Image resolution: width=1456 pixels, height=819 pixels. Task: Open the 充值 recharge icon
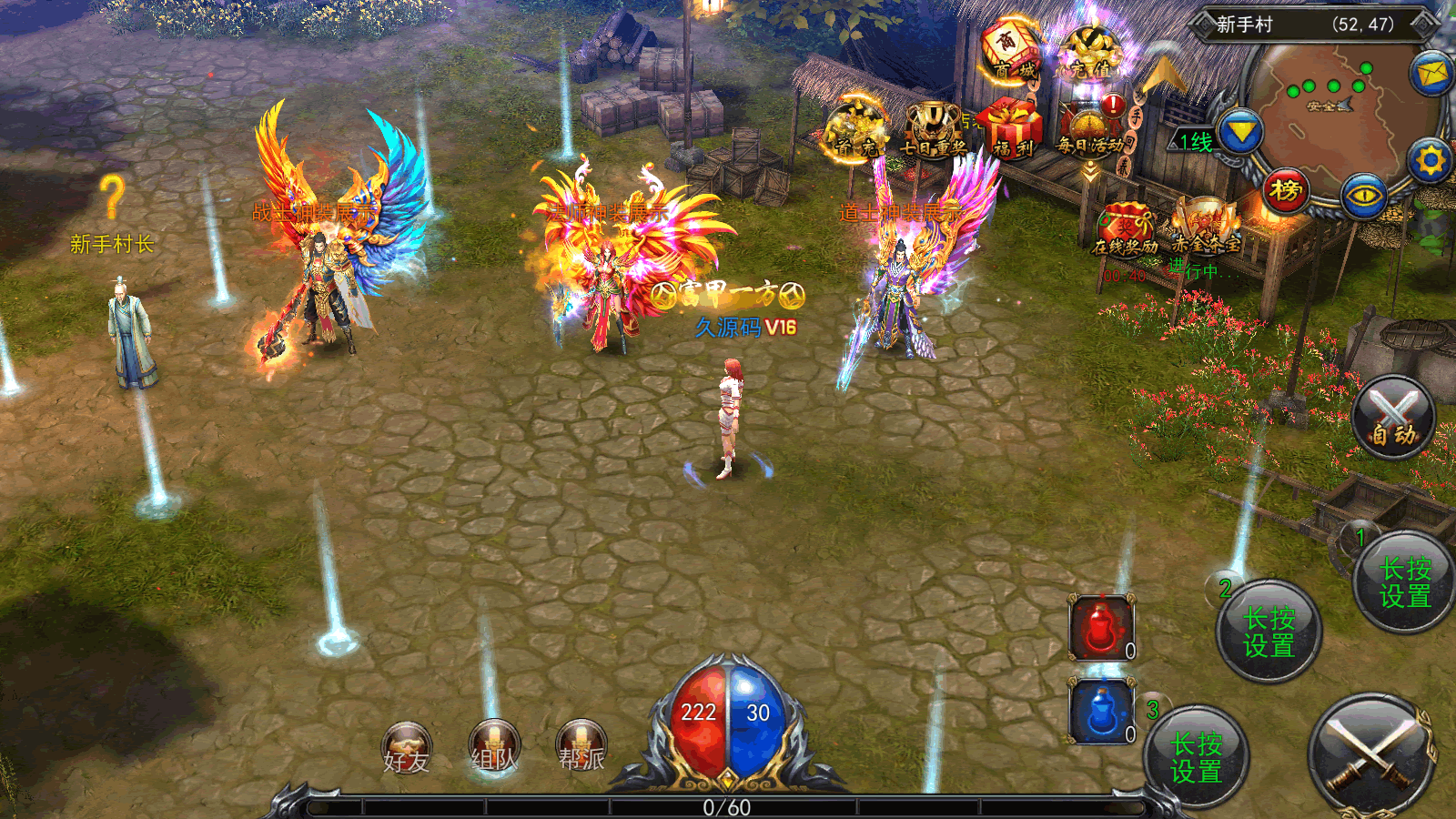(x=1091, y=52)
